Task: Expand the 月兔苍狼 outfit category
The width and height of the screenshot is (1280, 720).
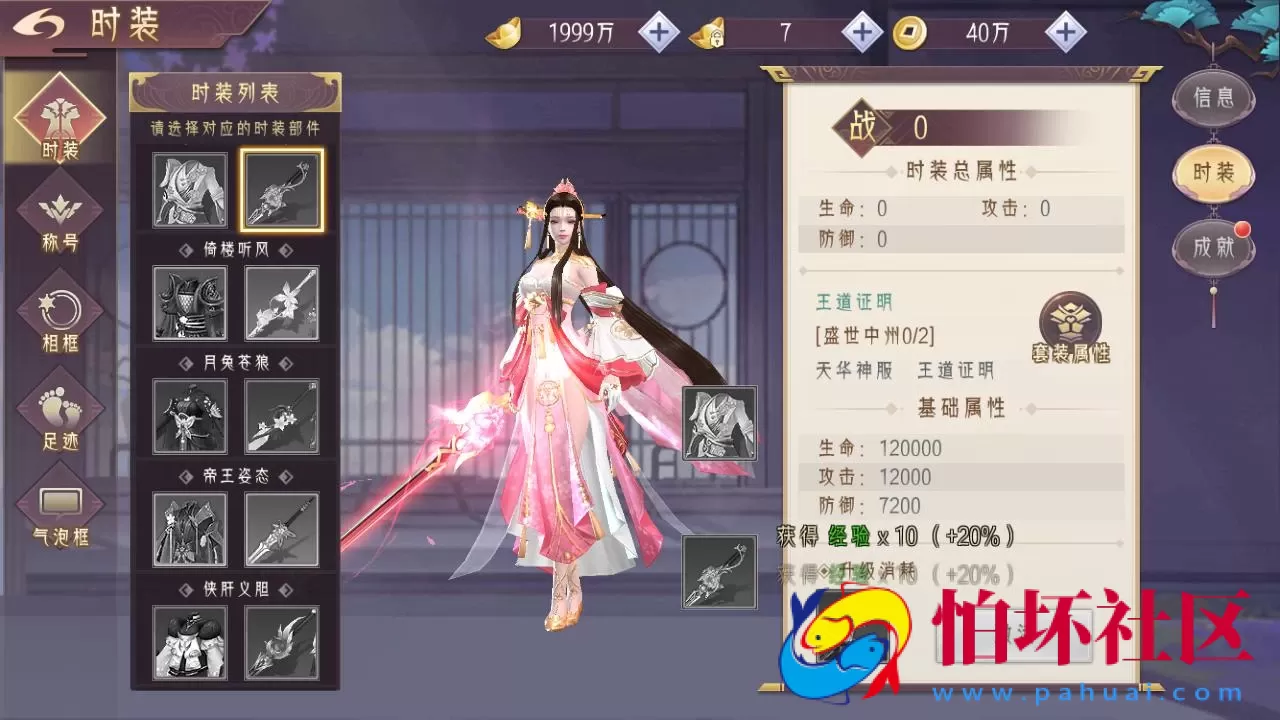Action: point(236,364)
